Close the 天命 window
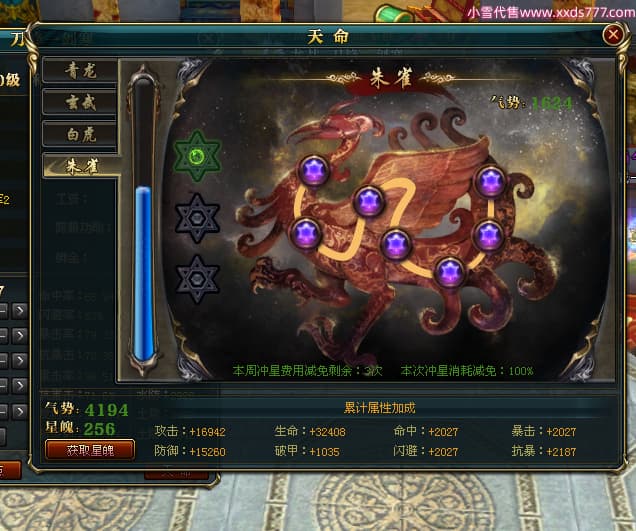636x531 pixels. click(x=612, y=35)
